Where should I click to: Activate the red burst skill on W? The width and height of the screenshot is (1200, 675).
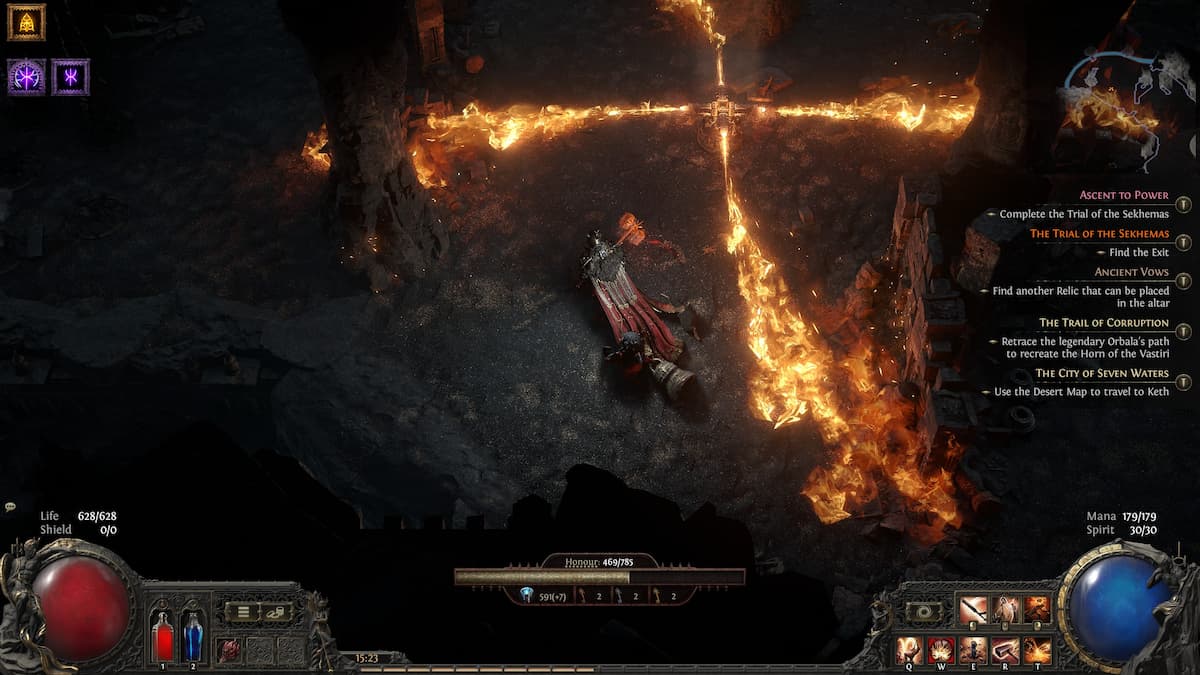click(942, 650)
